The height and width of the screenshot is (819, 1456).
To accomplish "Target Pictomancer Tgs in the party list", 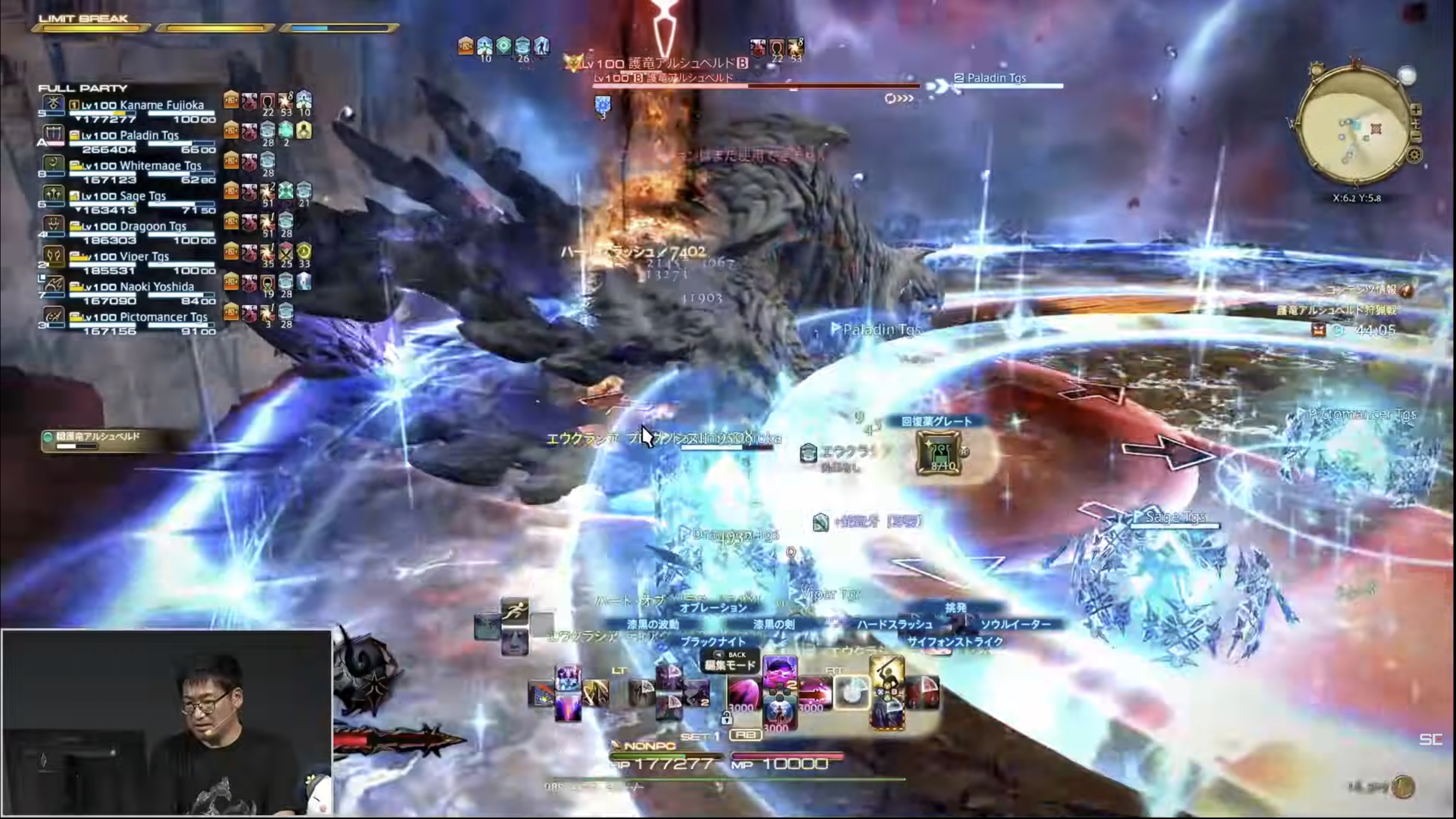I will (144, 317).
